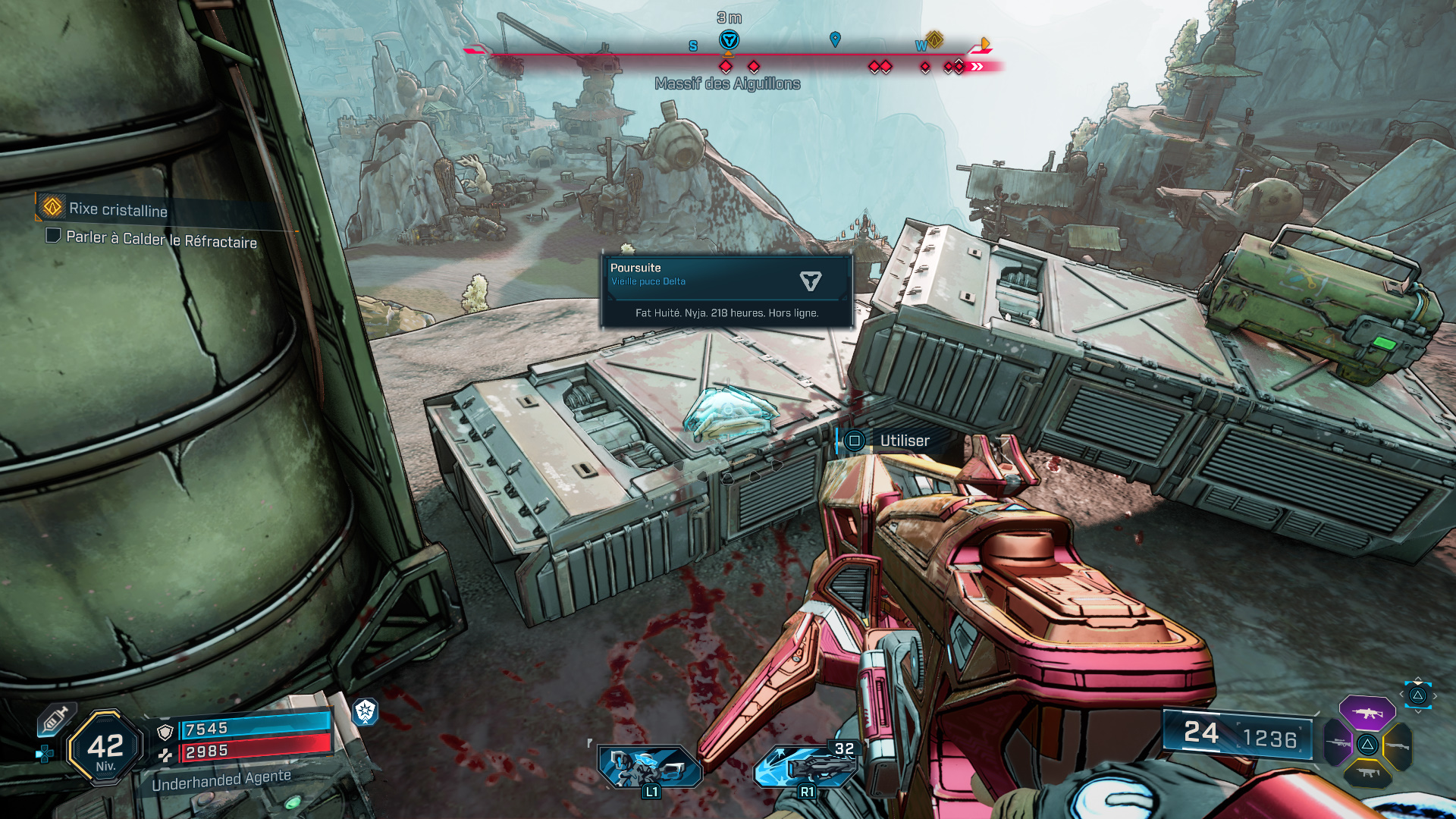1456x819 pixels.
Task: Click the weapon-set swap triangle icon above the wheel
Action: [x=1417, y=695]
